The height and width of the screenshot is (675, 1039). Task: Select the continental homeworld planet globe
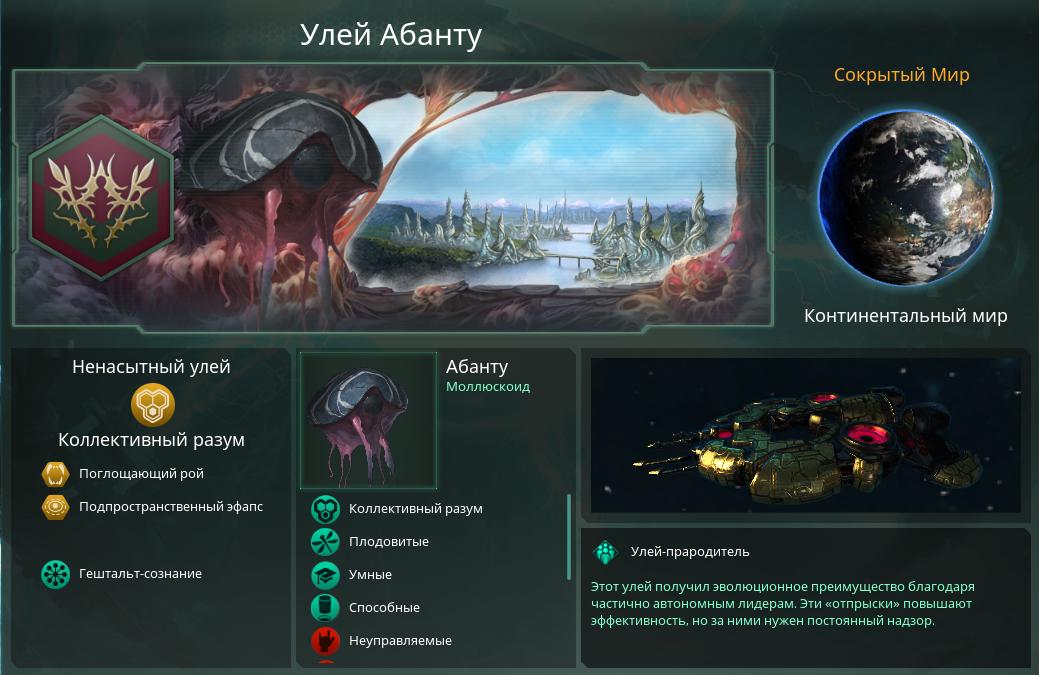pos(905,198)
